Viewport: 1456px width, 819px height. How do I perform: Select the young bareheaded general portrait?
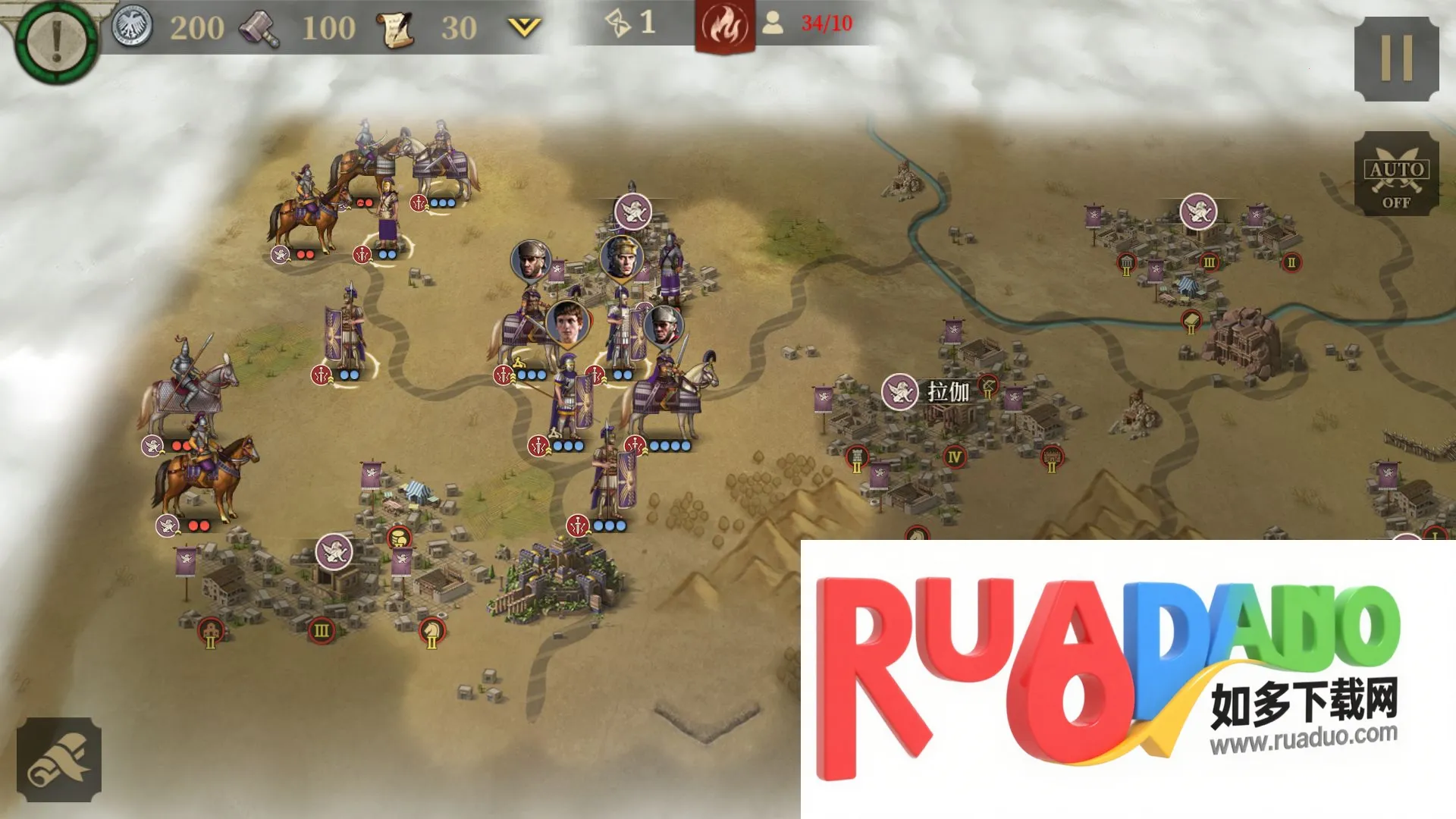(x=567, y=322)
